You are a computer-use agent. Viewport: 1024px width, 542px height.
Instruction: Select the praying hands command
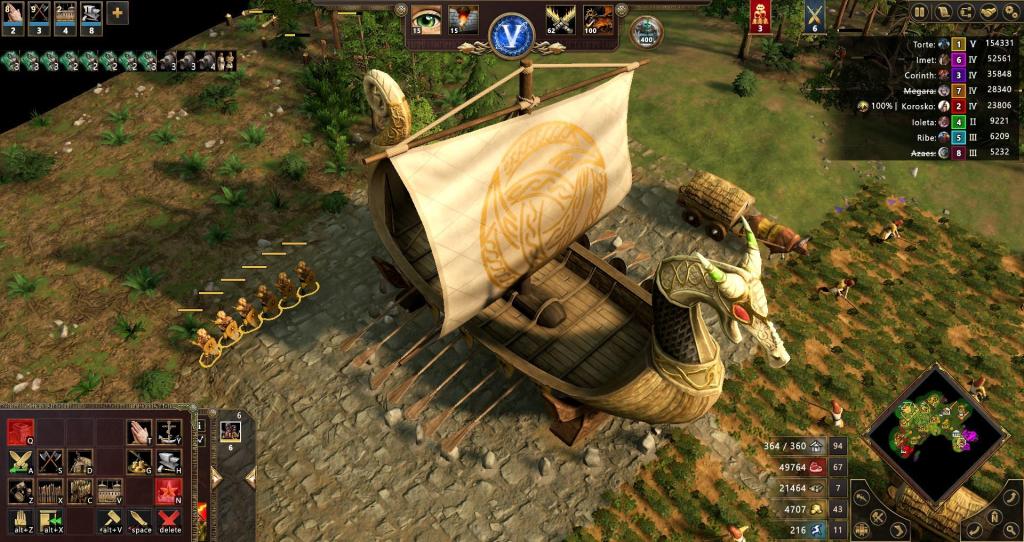tap(139, 432)
